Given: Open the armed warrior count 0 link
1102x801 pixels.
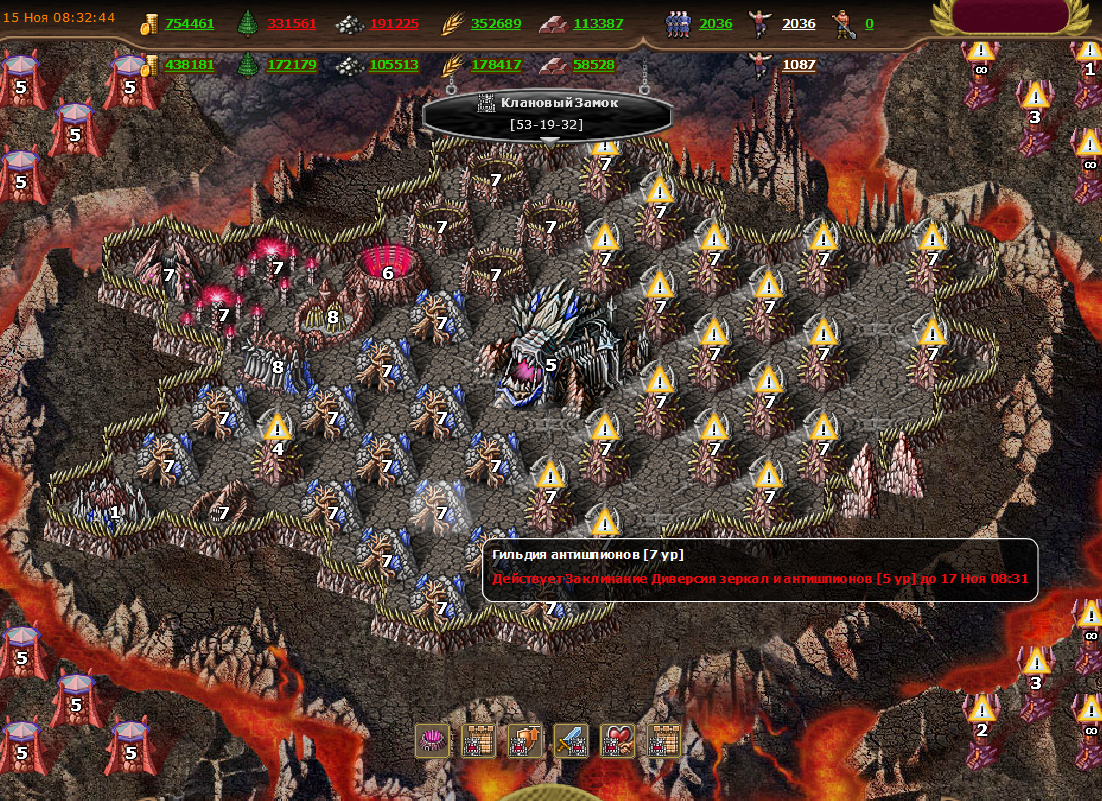Looking at the screenshot, I should 868,24.
